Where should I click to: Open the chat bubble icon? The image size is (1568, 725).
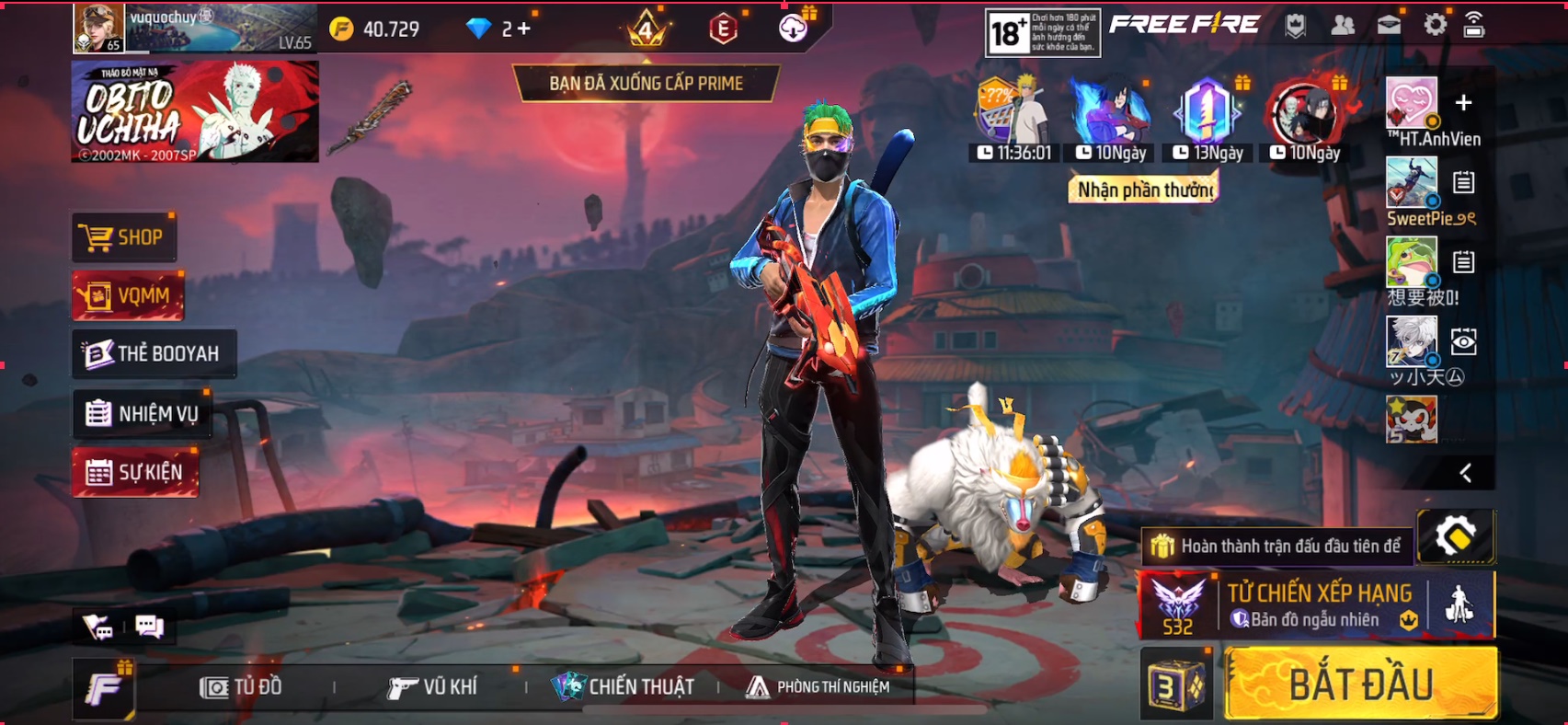click(x=149, y=627)
